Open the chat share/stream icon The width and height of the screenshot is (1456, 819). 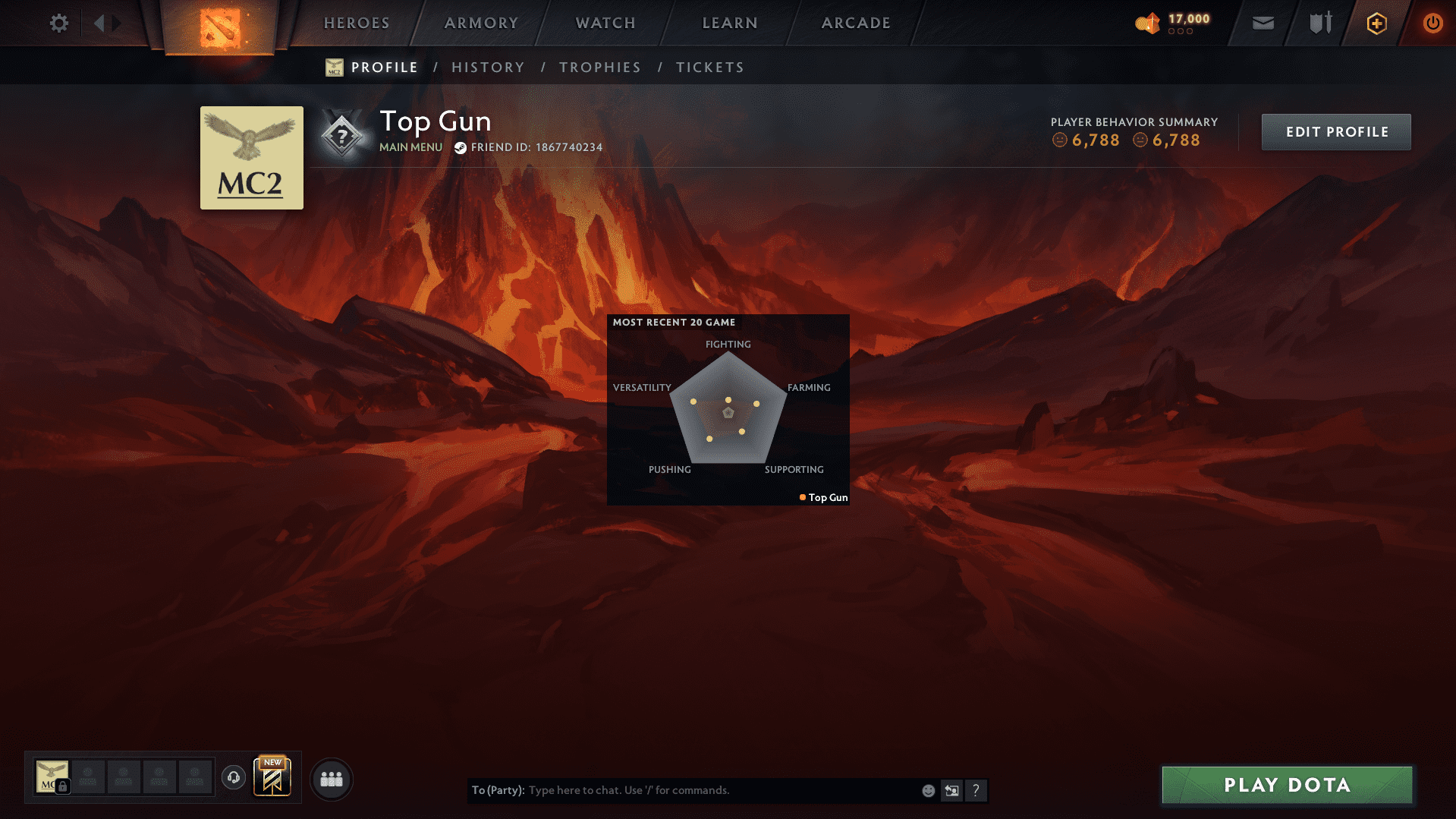coord(951,790)
